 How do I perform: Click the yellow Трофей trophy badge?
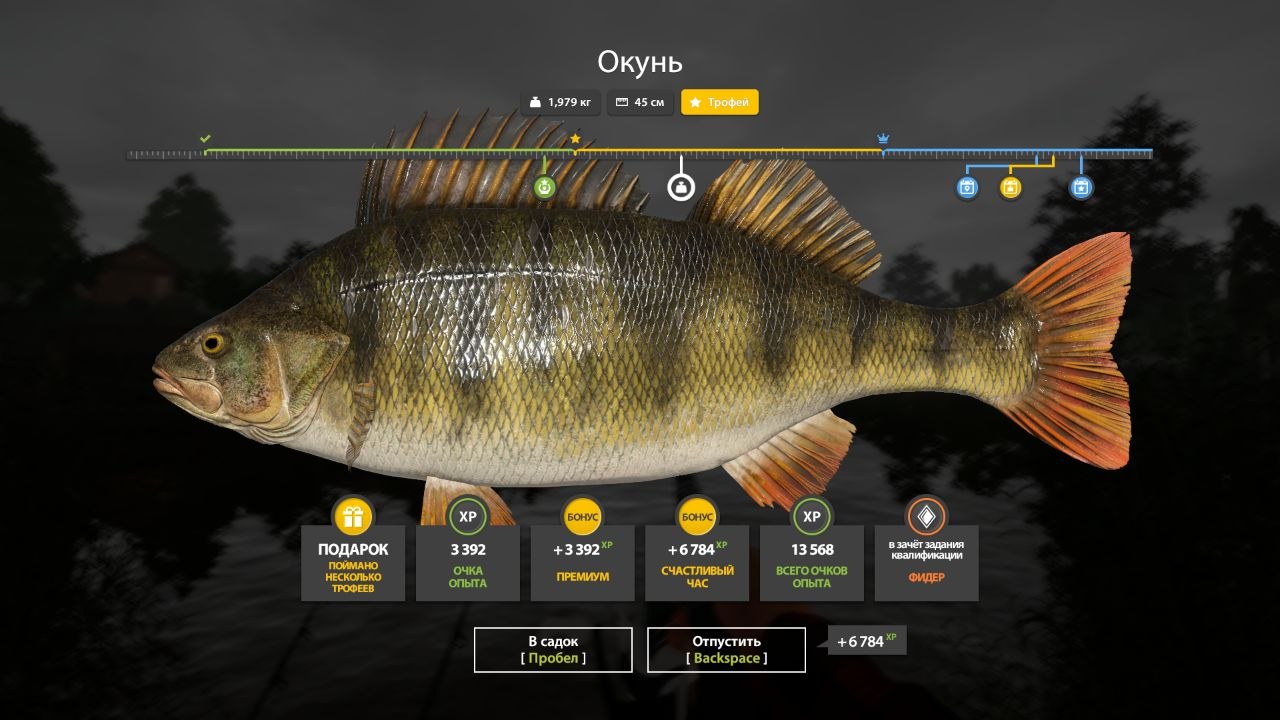[x=720, y=102]
